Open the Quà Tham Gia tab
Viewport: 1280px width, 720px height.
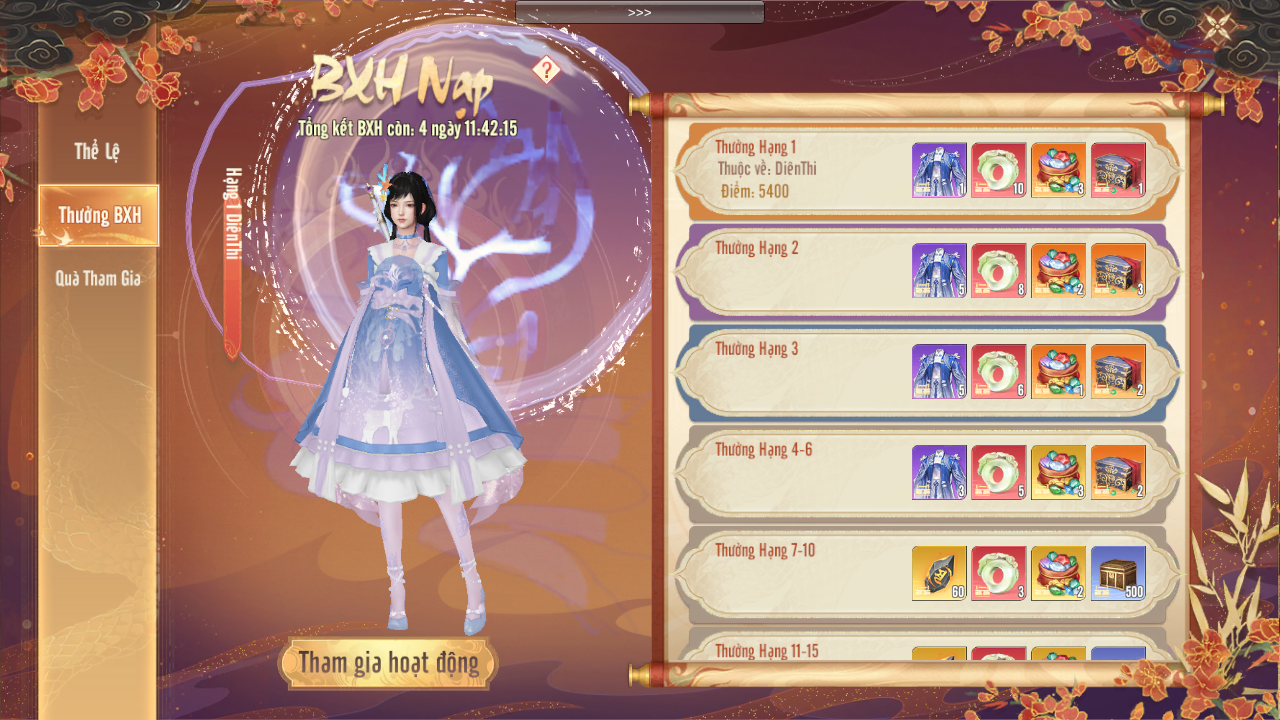(x=98, y=279)
